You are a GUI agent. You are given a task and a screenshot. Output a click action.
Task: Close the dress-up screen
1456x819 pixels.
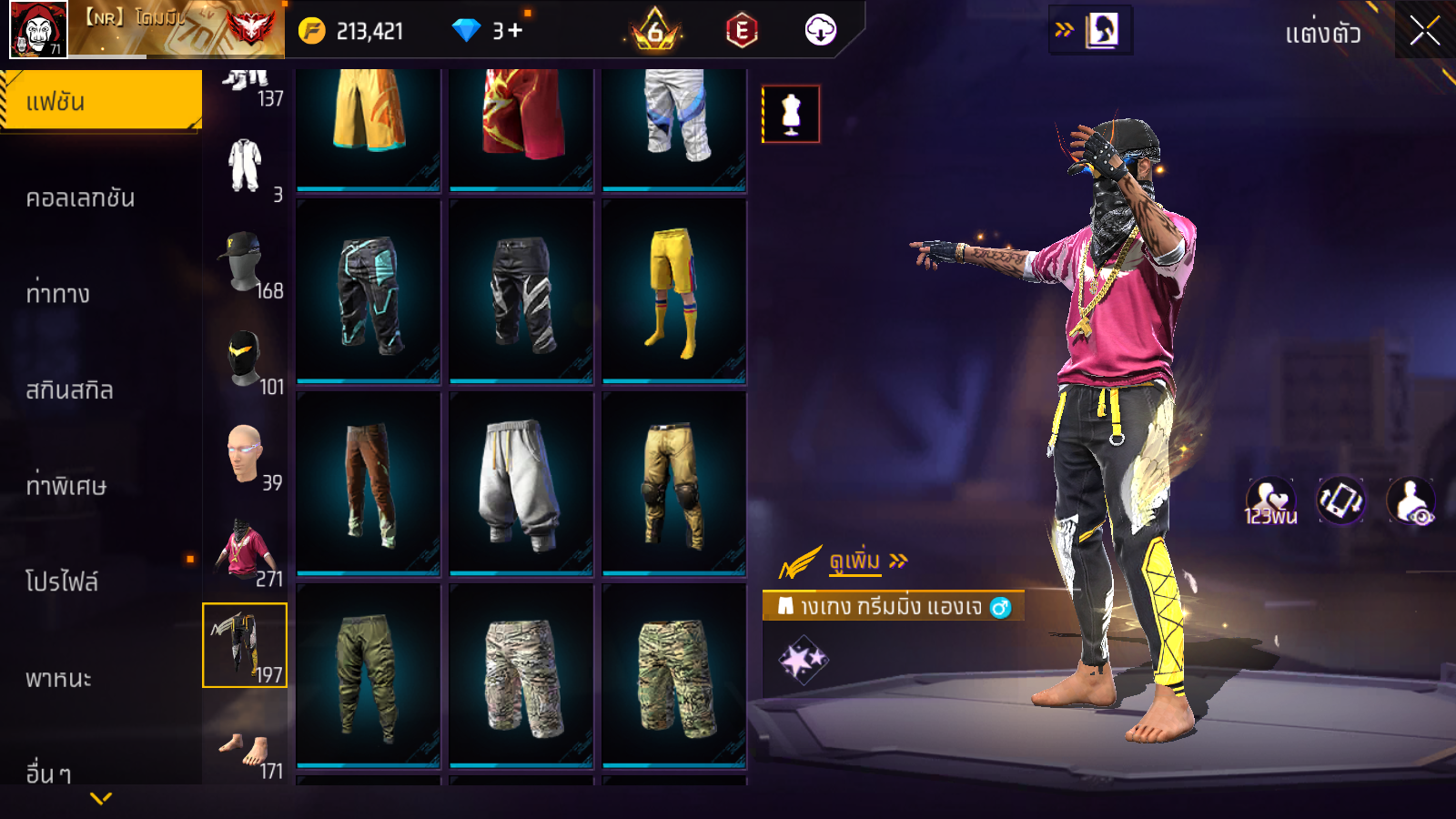1424,32
